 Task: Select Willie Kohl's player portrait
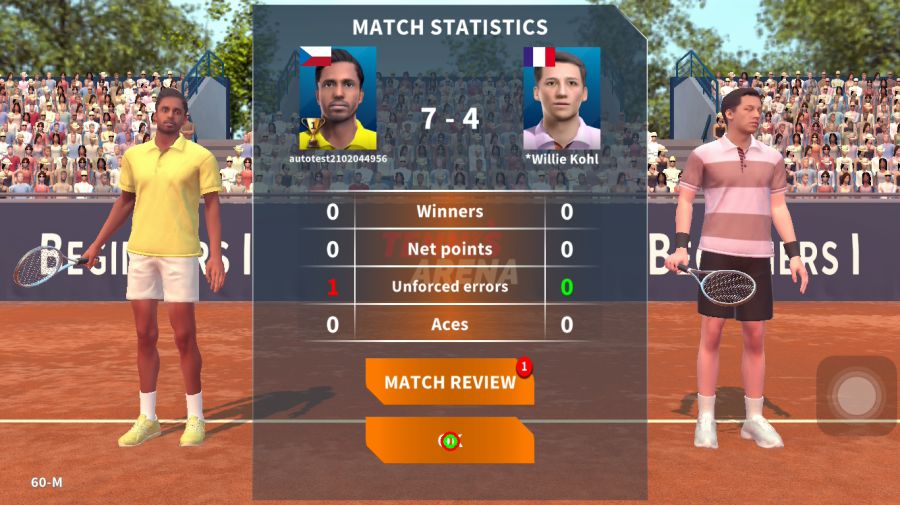561,98
